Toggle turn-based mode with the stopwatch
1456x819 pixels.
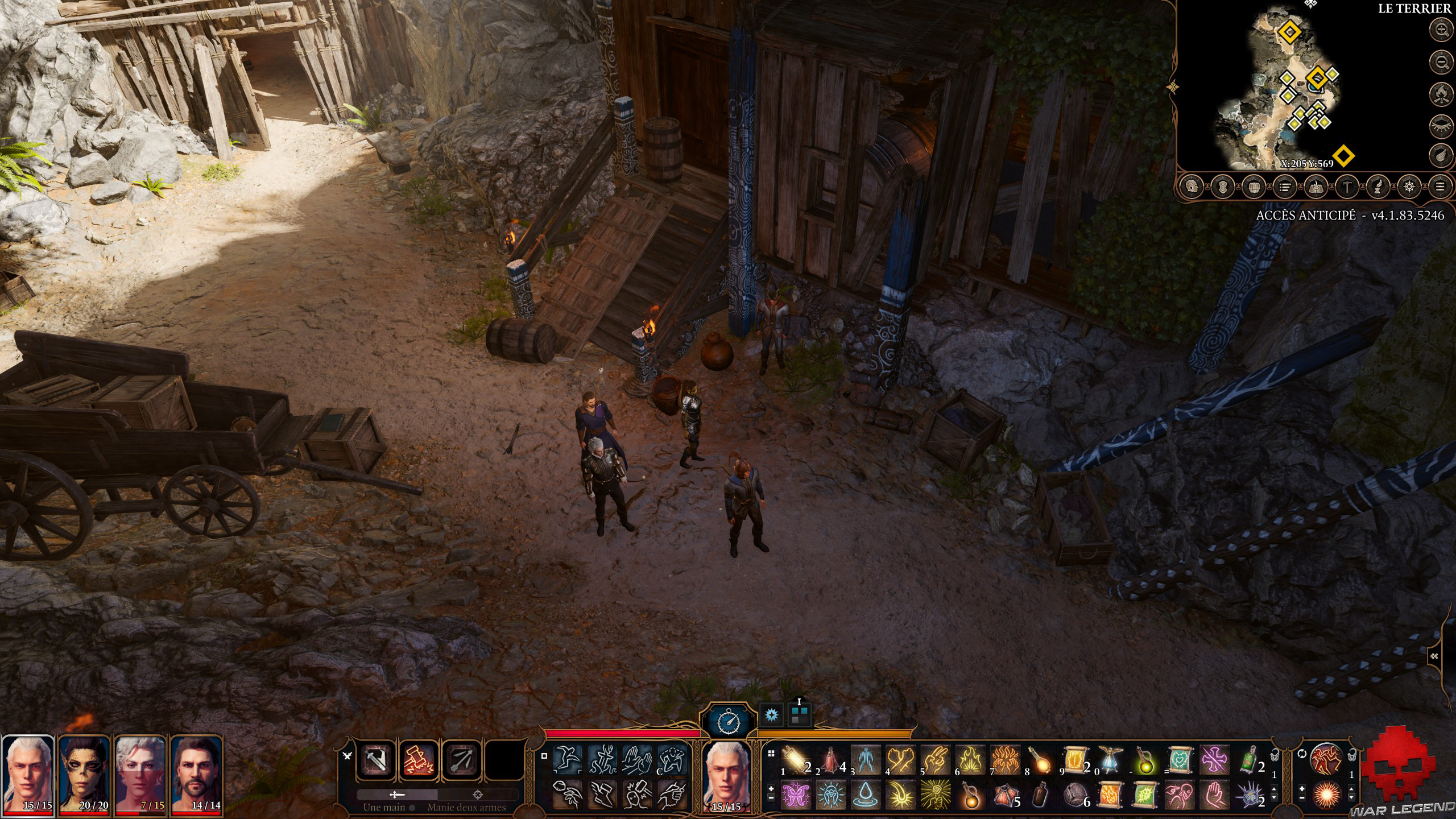[x=729, y=723]
